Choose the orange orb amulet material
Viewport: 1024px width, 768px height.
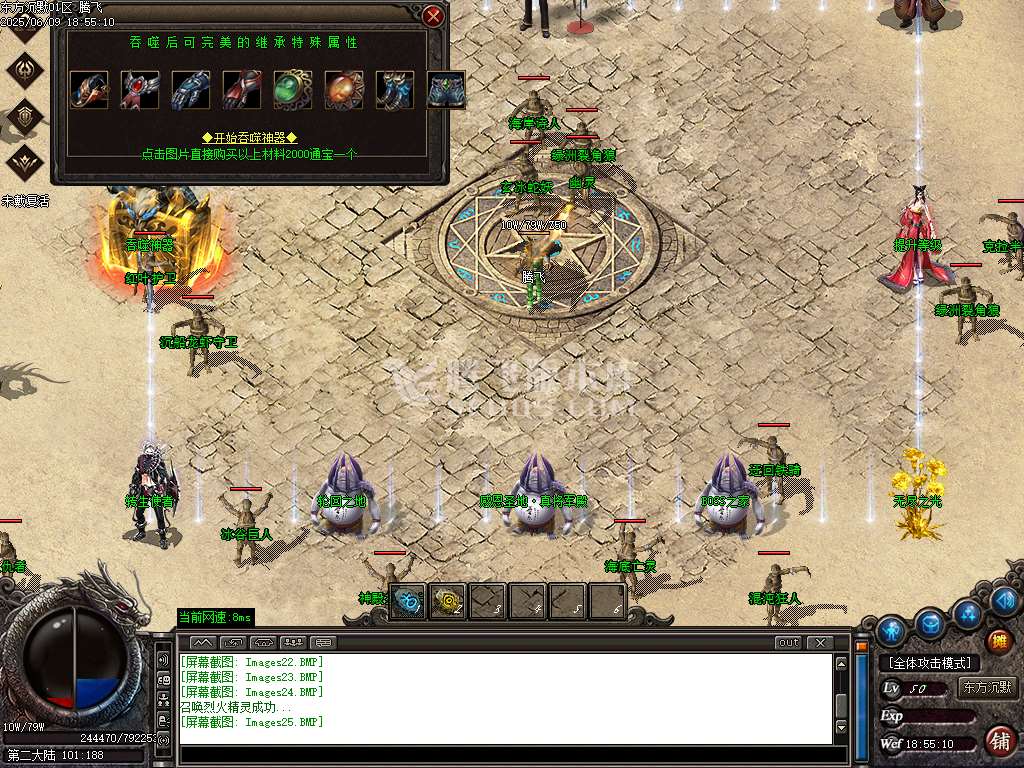coord(344,90)
